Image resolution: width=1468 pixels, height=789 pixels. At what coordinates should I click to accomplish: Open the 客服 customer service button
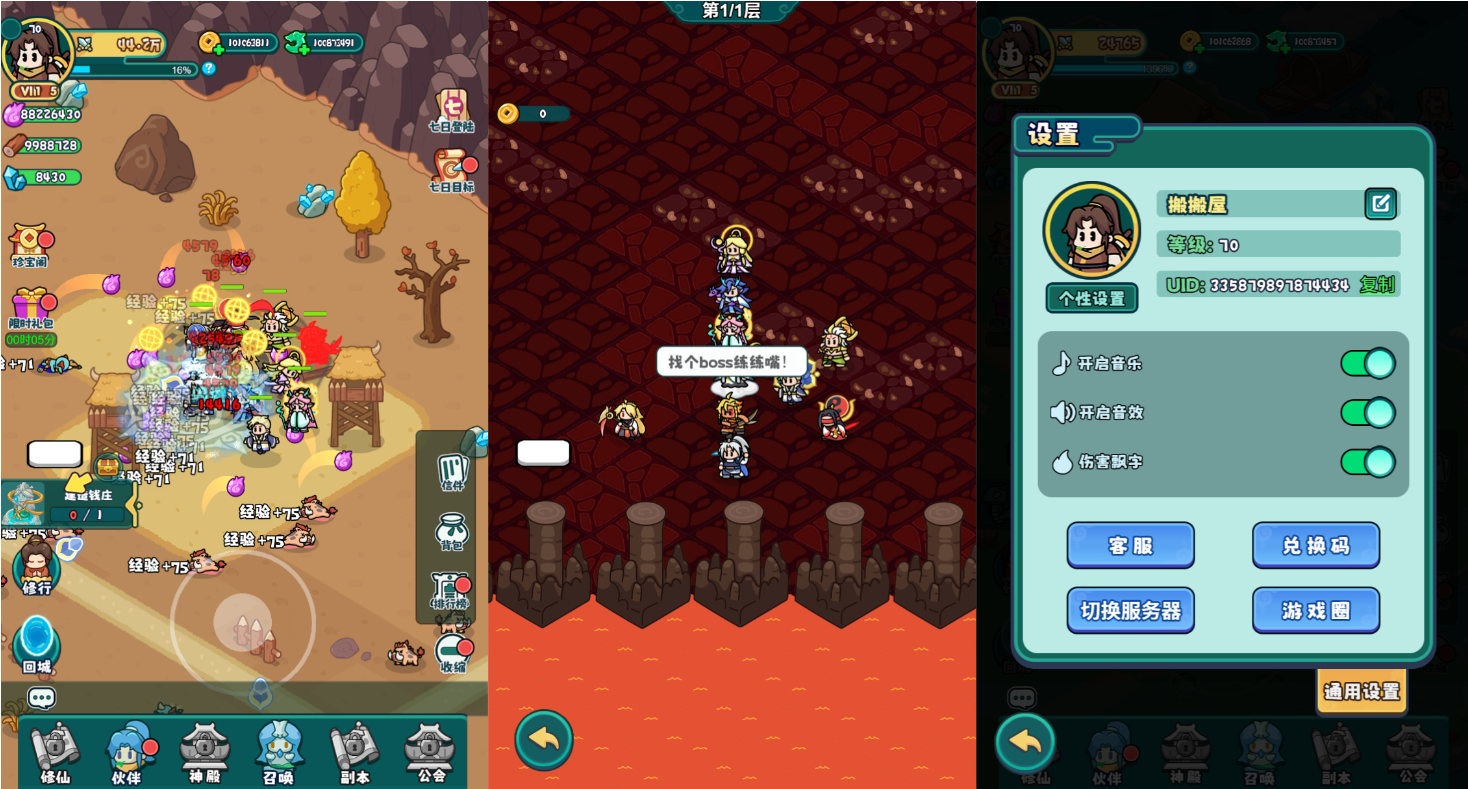(1130, 546)
